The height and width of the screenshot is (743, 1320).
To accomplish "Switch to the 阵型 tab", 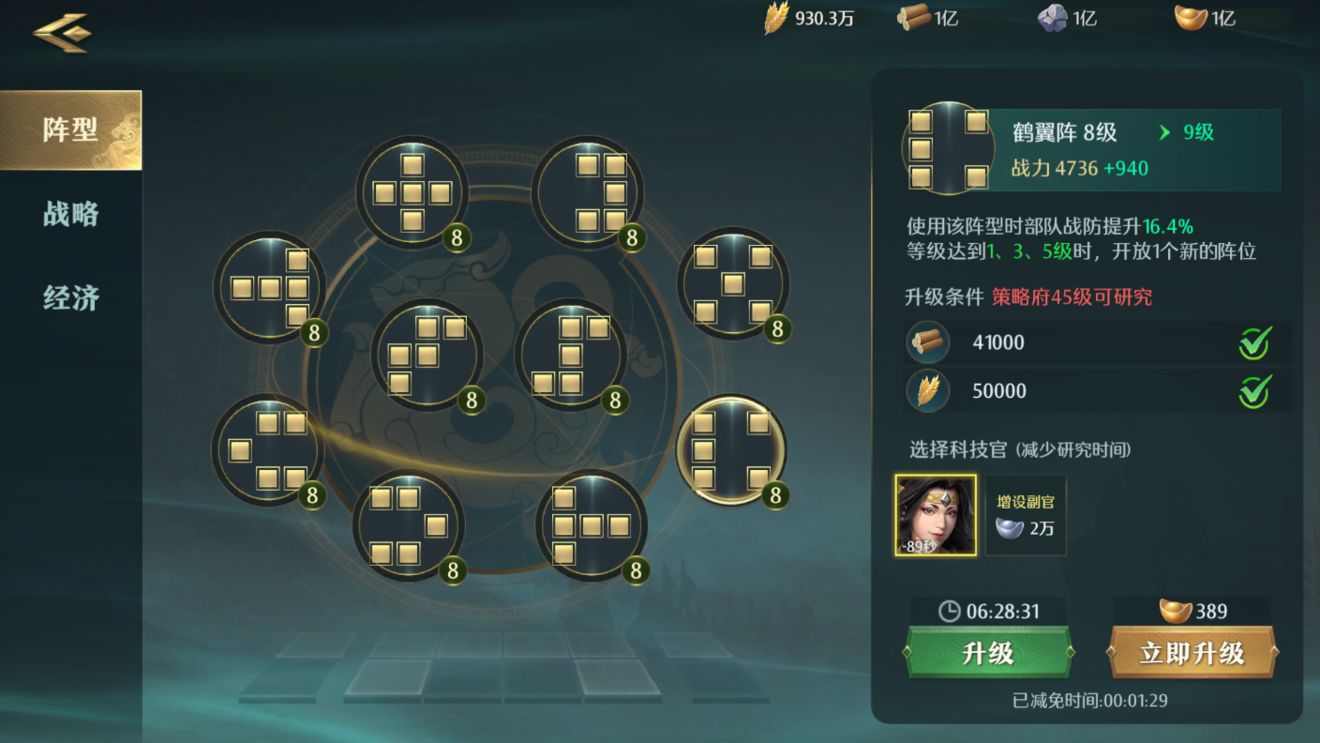I will [x=70, y=130].
